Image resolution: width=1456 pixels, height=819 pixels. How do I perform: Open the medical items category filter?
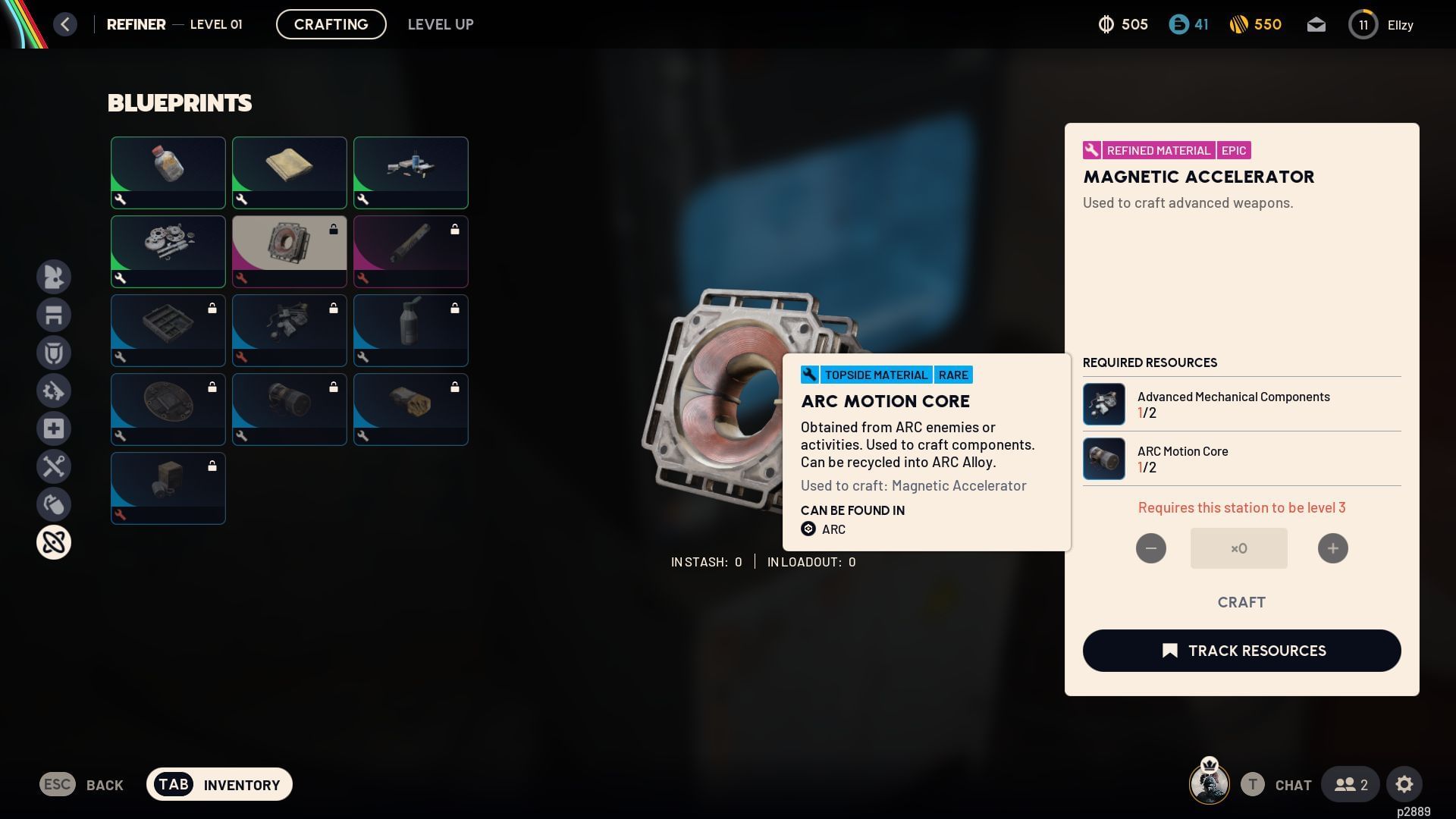pyautogui.click(x=54, y=428)
